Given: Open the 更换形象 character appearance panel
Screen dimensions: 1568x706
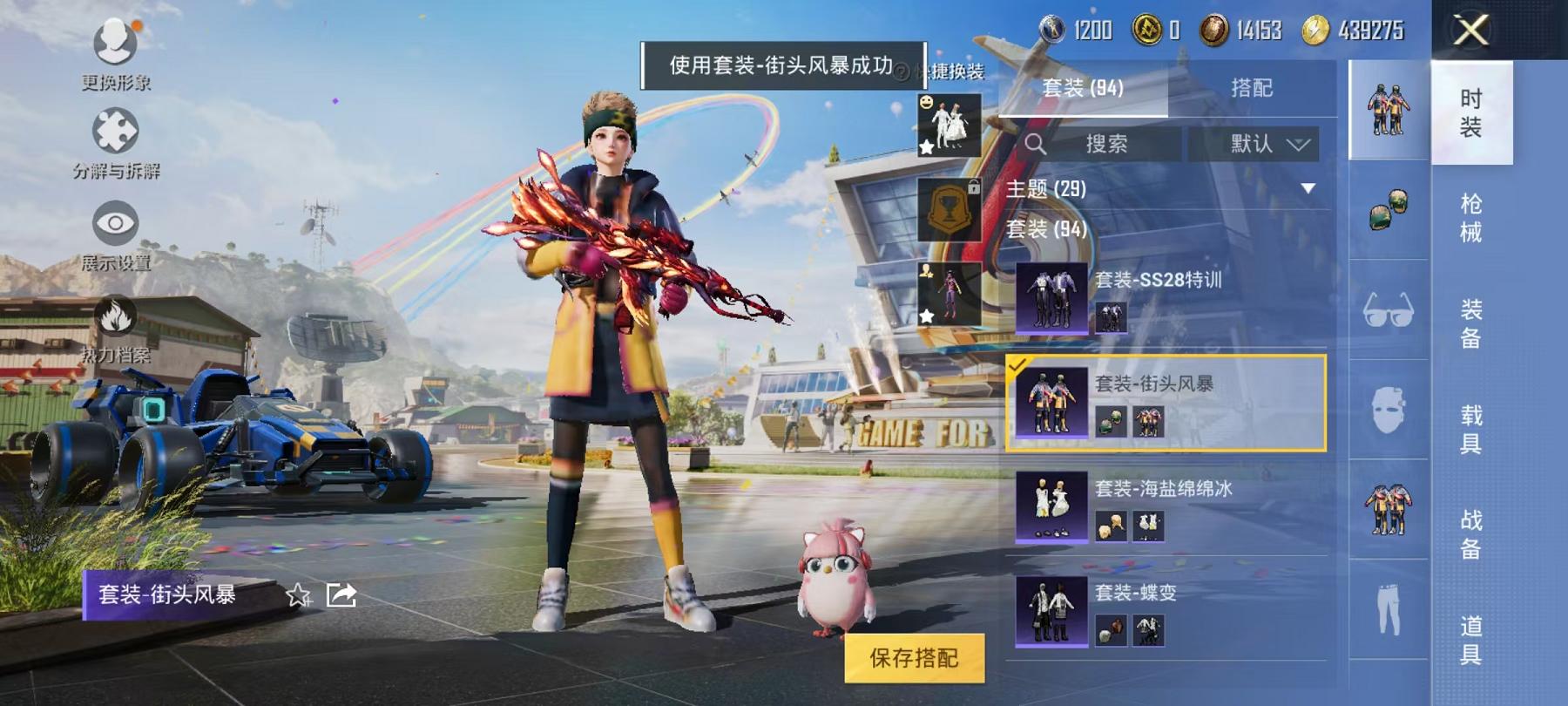Looking at the screenshot, I should pos(113,52).
